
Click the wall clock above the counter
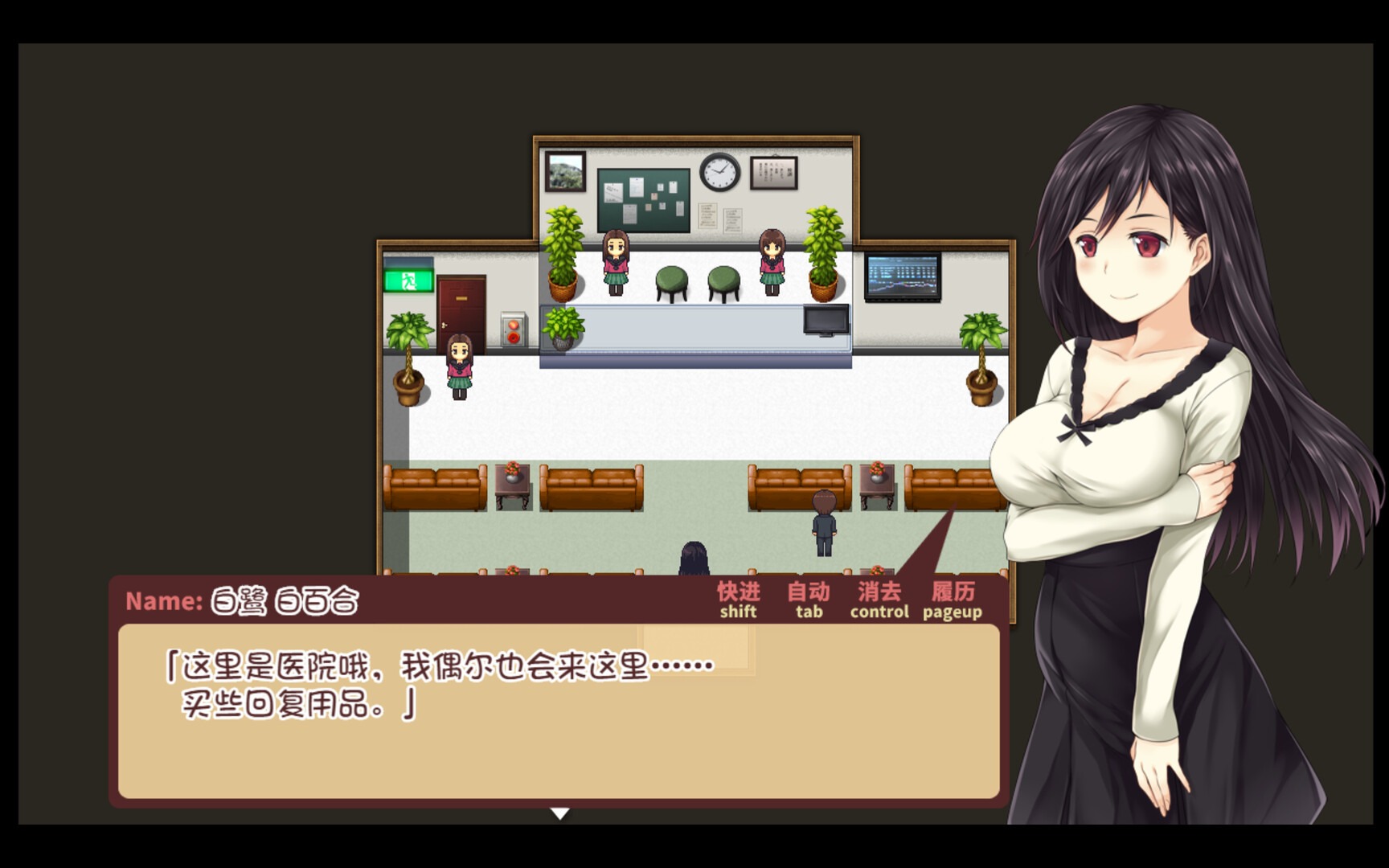click(x=720, y=171)
